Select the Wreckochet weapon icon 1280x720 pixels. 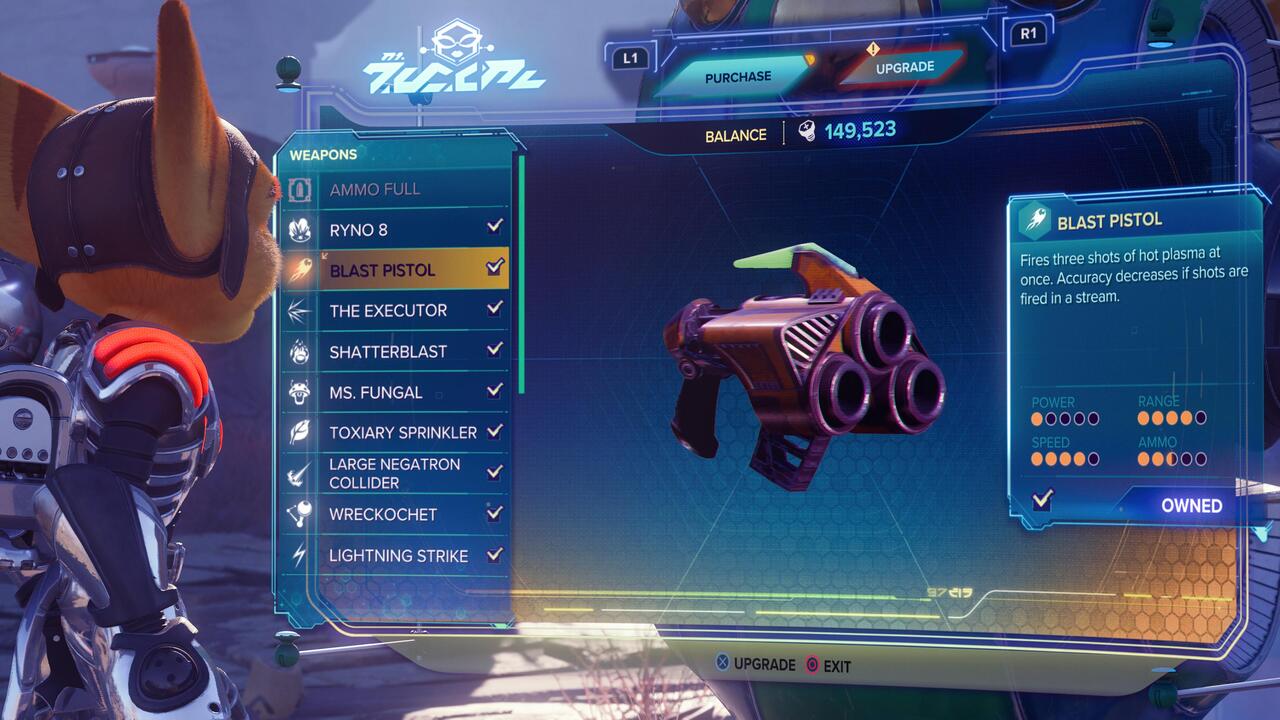[x=301, y=515]
